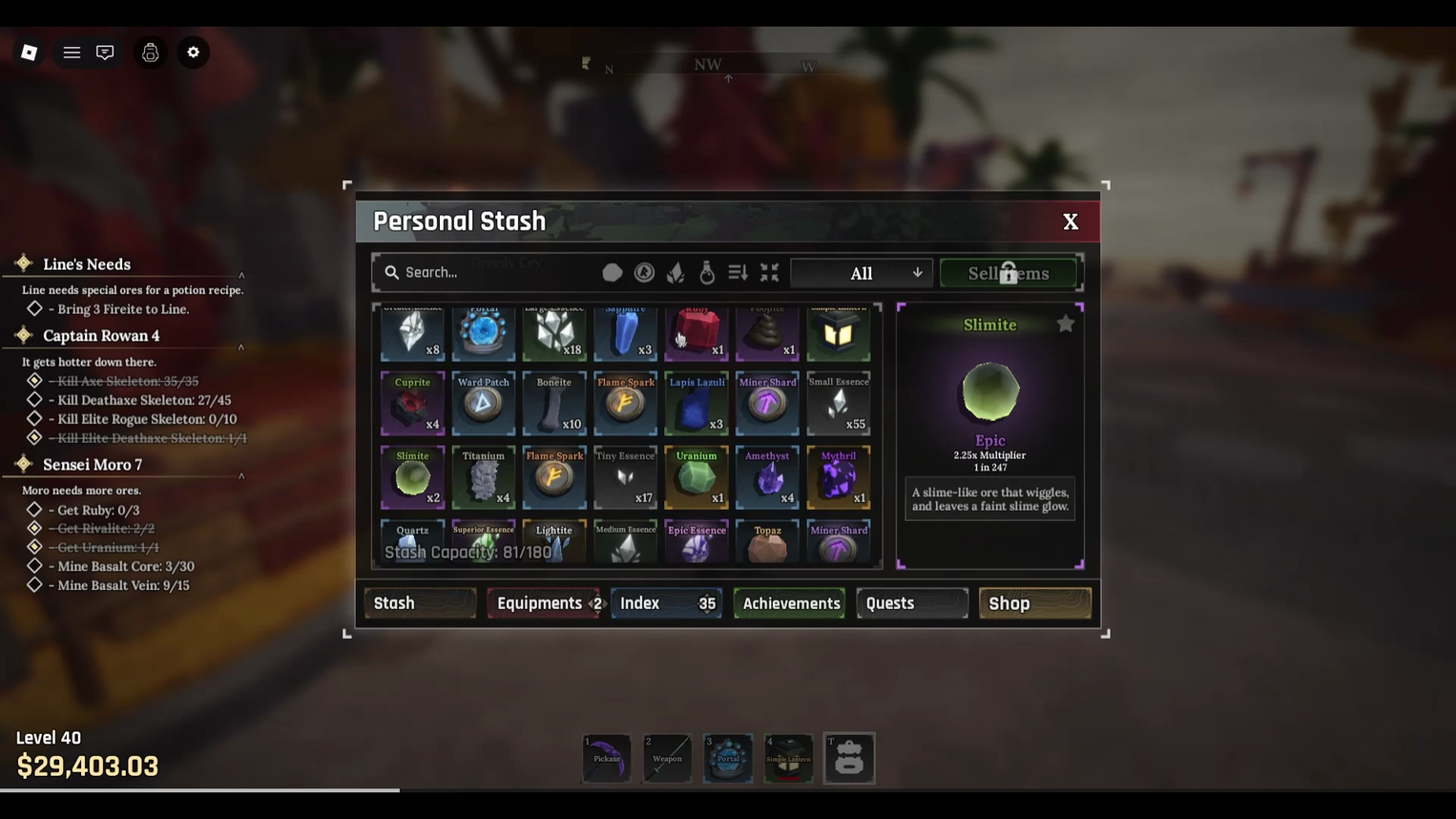Open the Index tab
This screenshot has height=819, width=1456.
(x=666, y=603)
